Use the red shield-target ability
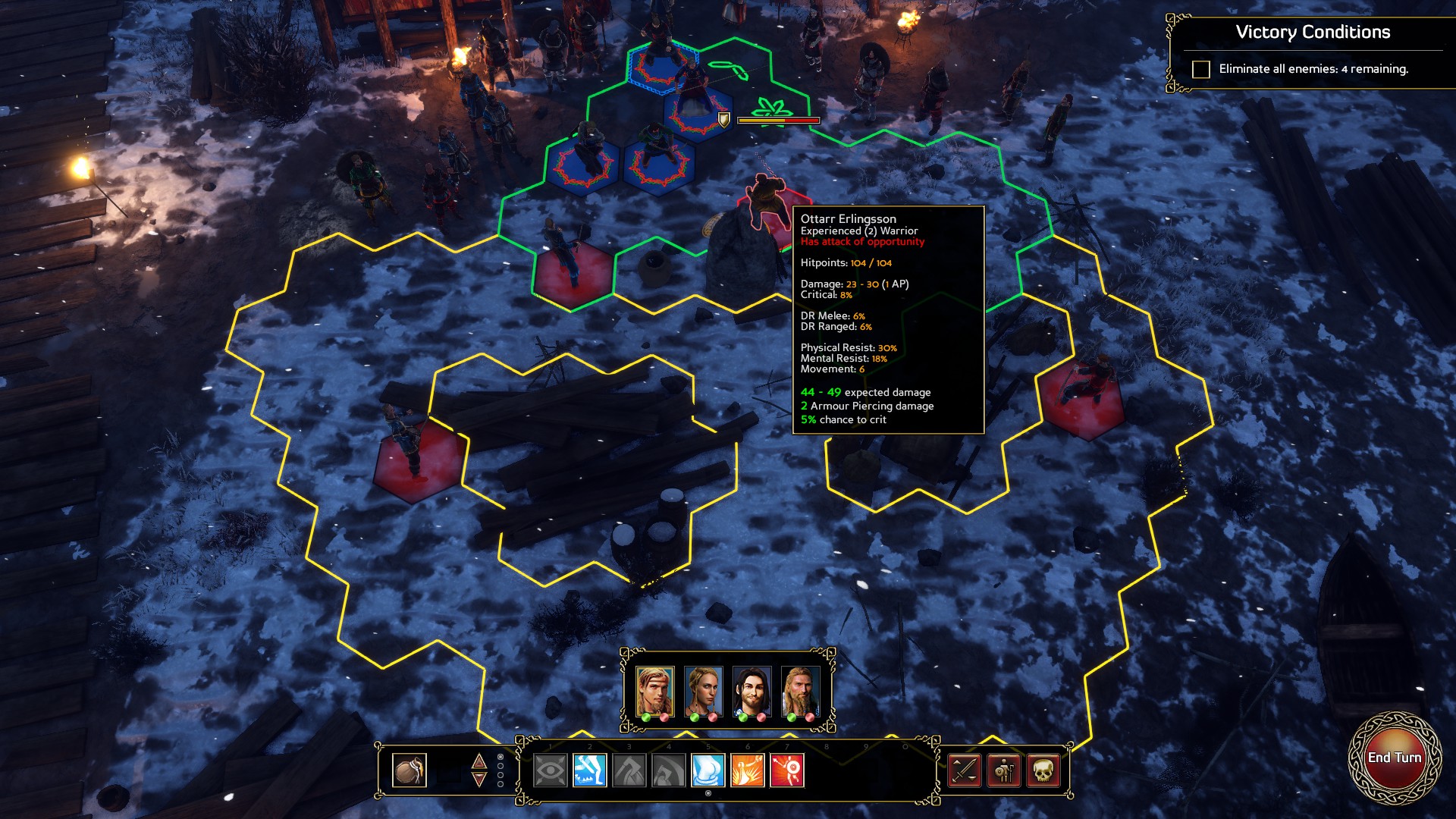Viewport: 1456px width, 819px height. click(787, 771)
